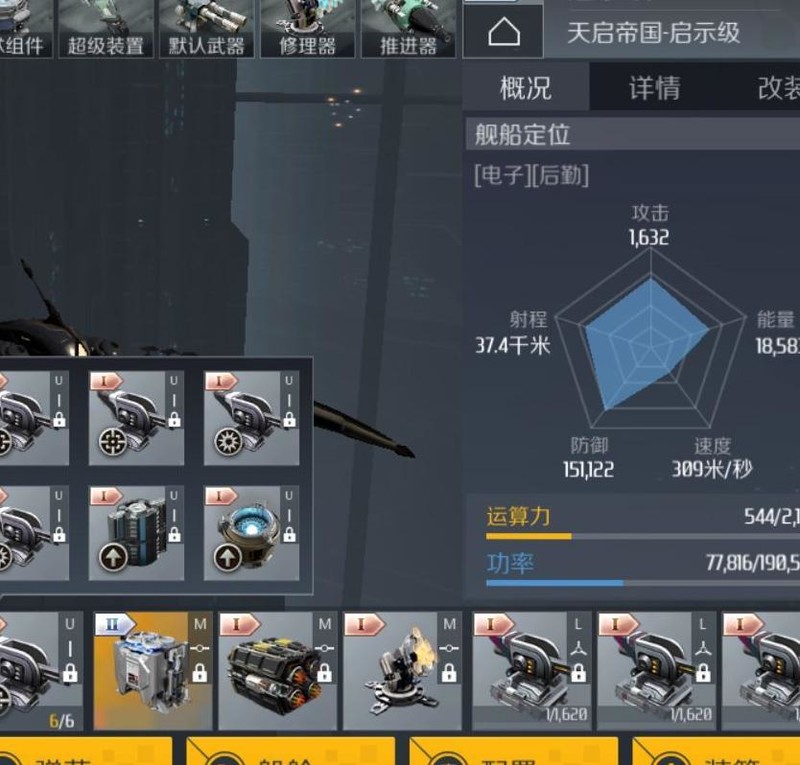Switch to the 推进器 category
The image size is (800, 765).
pyautogui.click(x=408, y=28)
